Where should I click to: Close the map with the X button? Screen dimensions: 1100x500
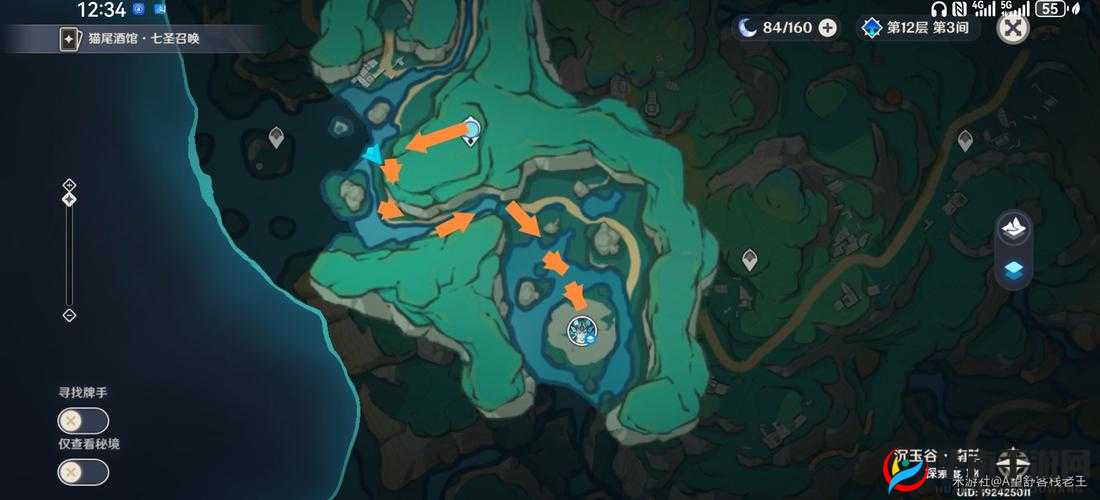(1013, 28)
